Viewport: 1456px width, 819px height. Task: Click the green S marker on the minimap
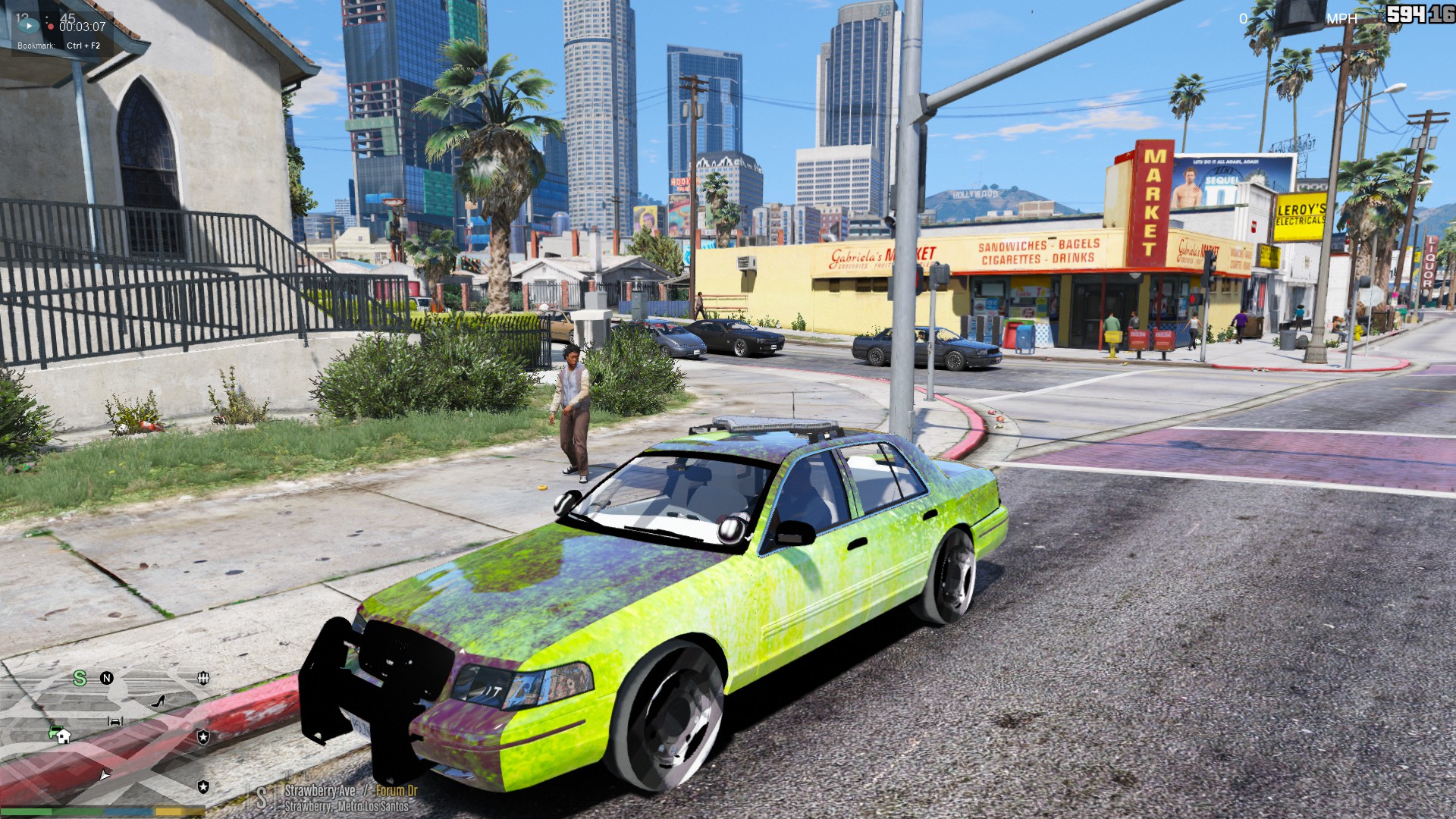tap(80, 678)
